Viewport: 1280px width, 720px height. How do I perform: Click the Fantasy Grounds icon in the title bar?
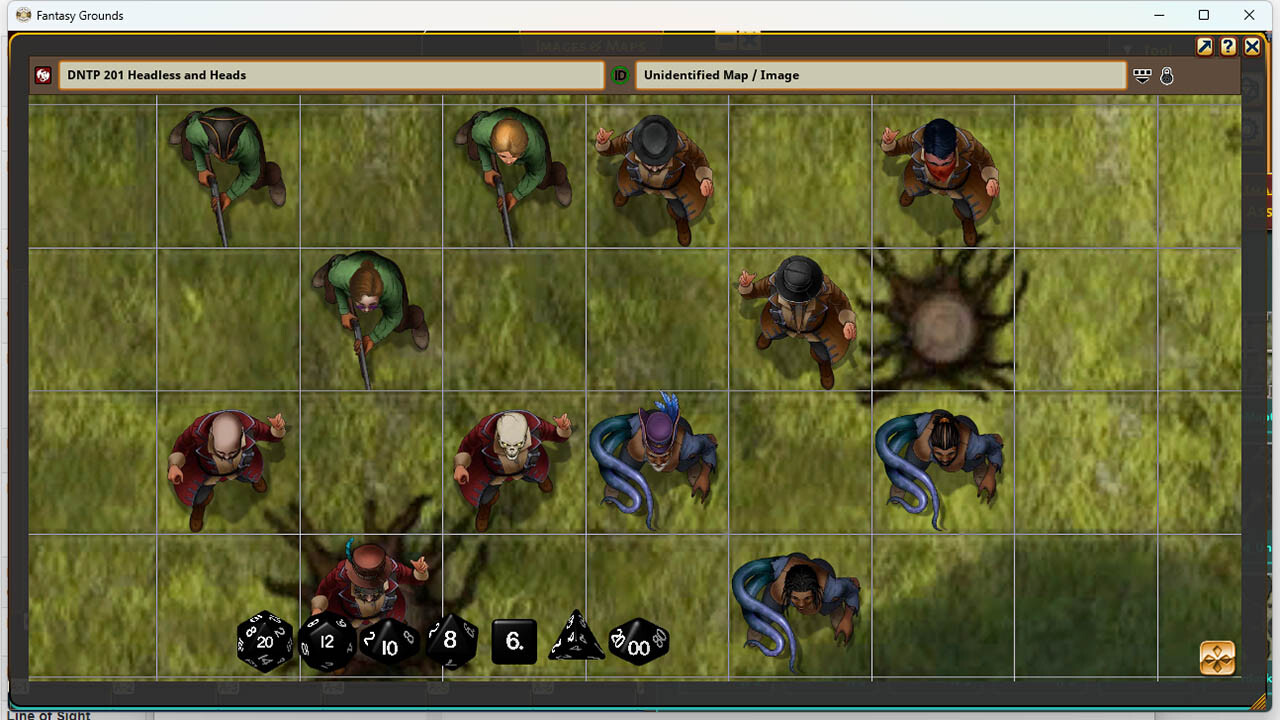click(22, 15)
